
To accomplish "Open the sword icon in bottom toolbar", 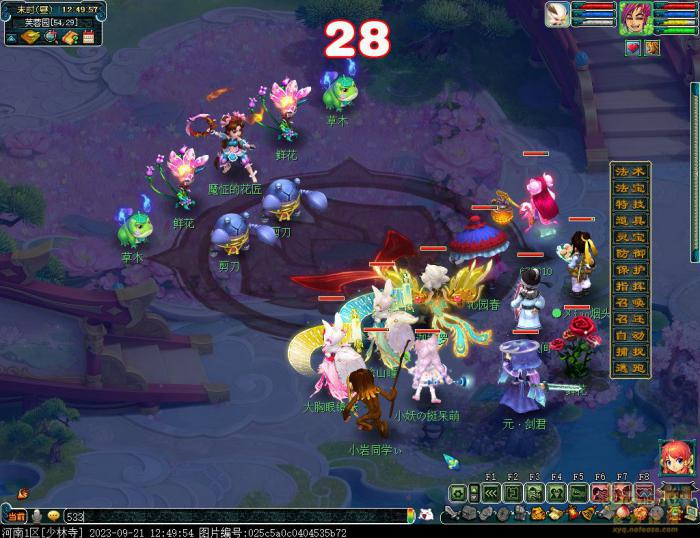I will pyautogui.click(x=453, y=514).
